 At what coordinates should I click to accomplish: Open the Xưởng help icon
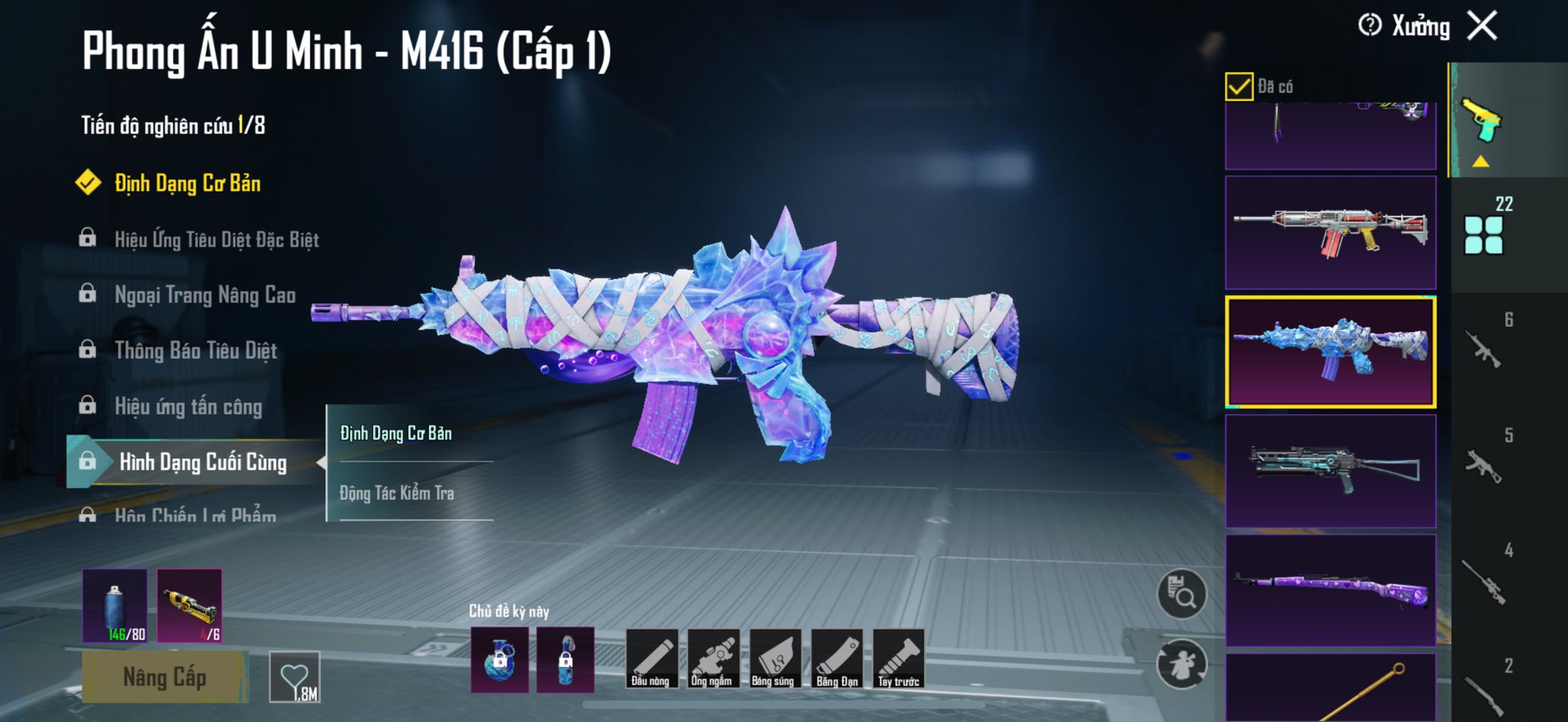click(1370, 25)
